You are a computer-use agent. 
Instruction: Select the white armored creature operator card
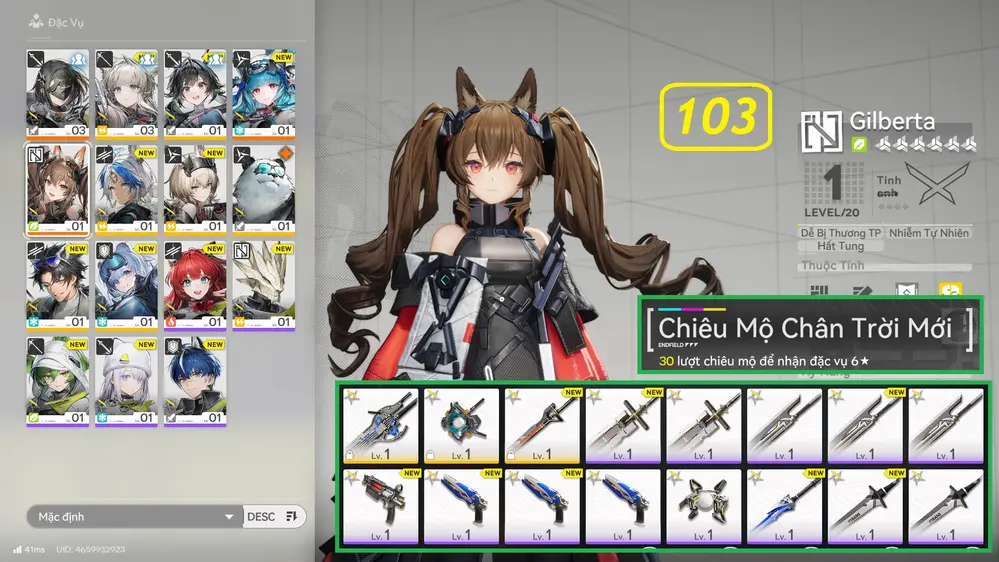(x=264, y=283)
